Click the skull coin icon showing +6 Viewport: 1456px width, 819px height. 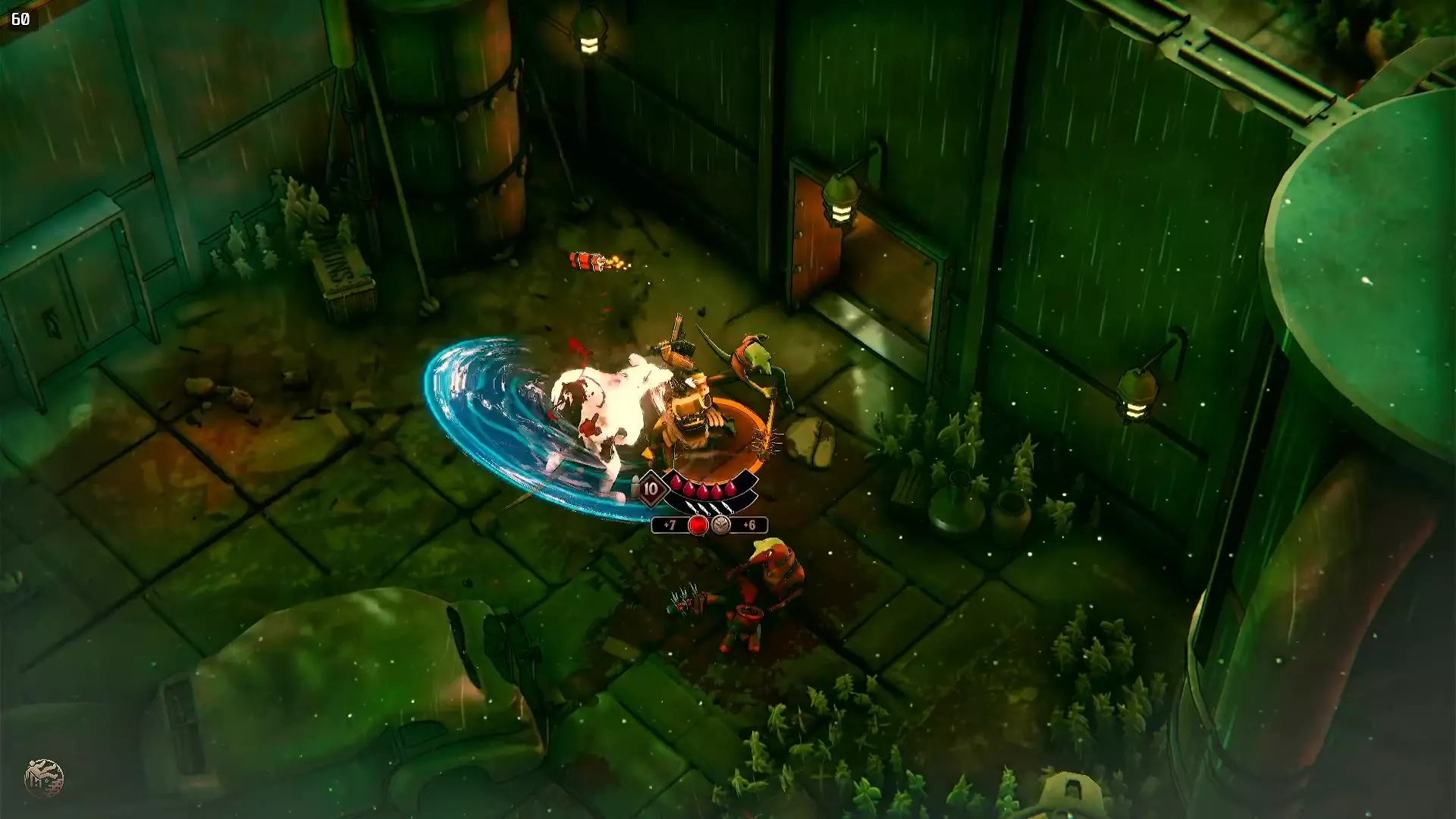pos(720,526)
